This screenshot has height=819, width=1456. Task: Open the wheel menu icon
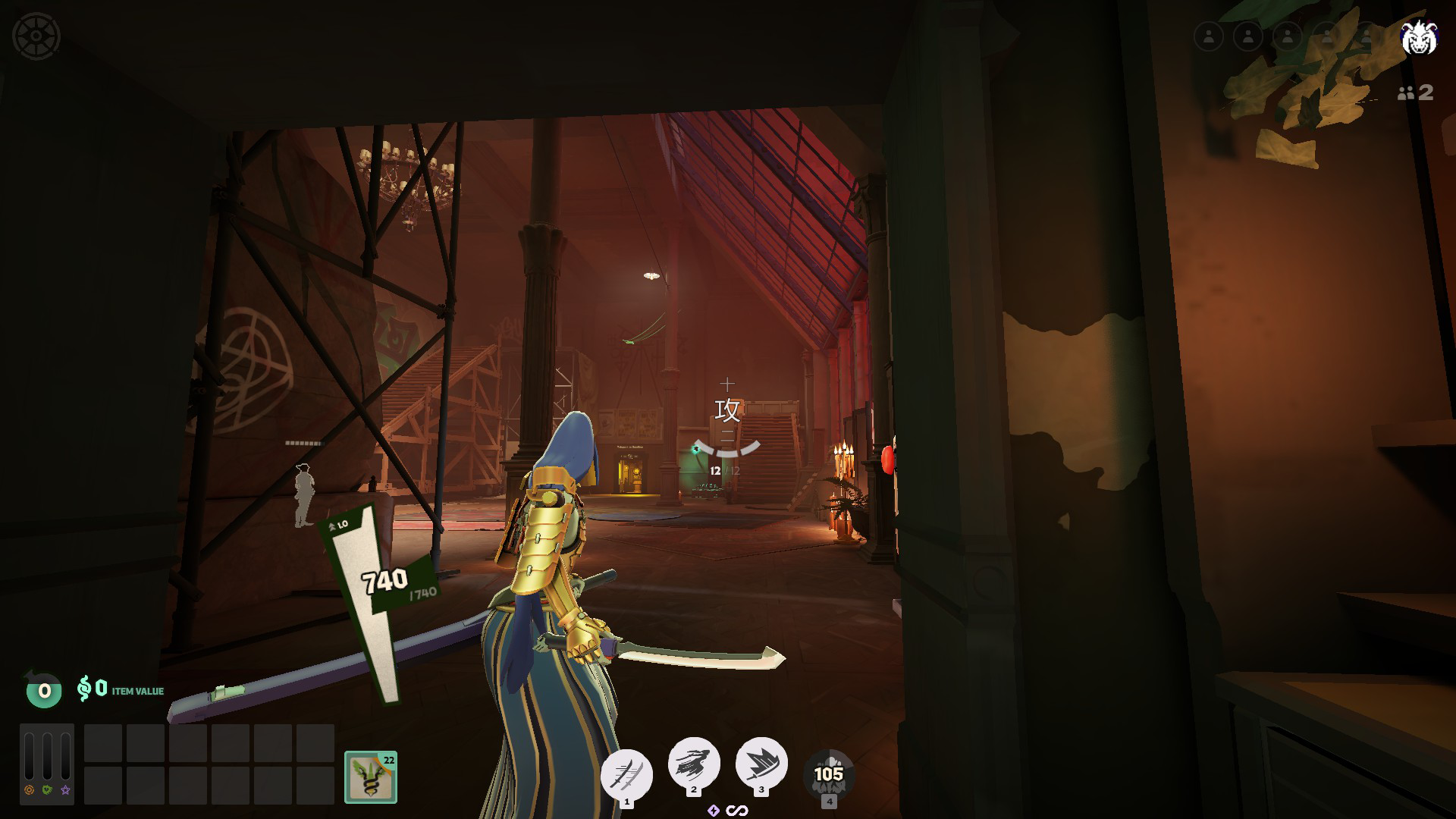coord(36,36)
